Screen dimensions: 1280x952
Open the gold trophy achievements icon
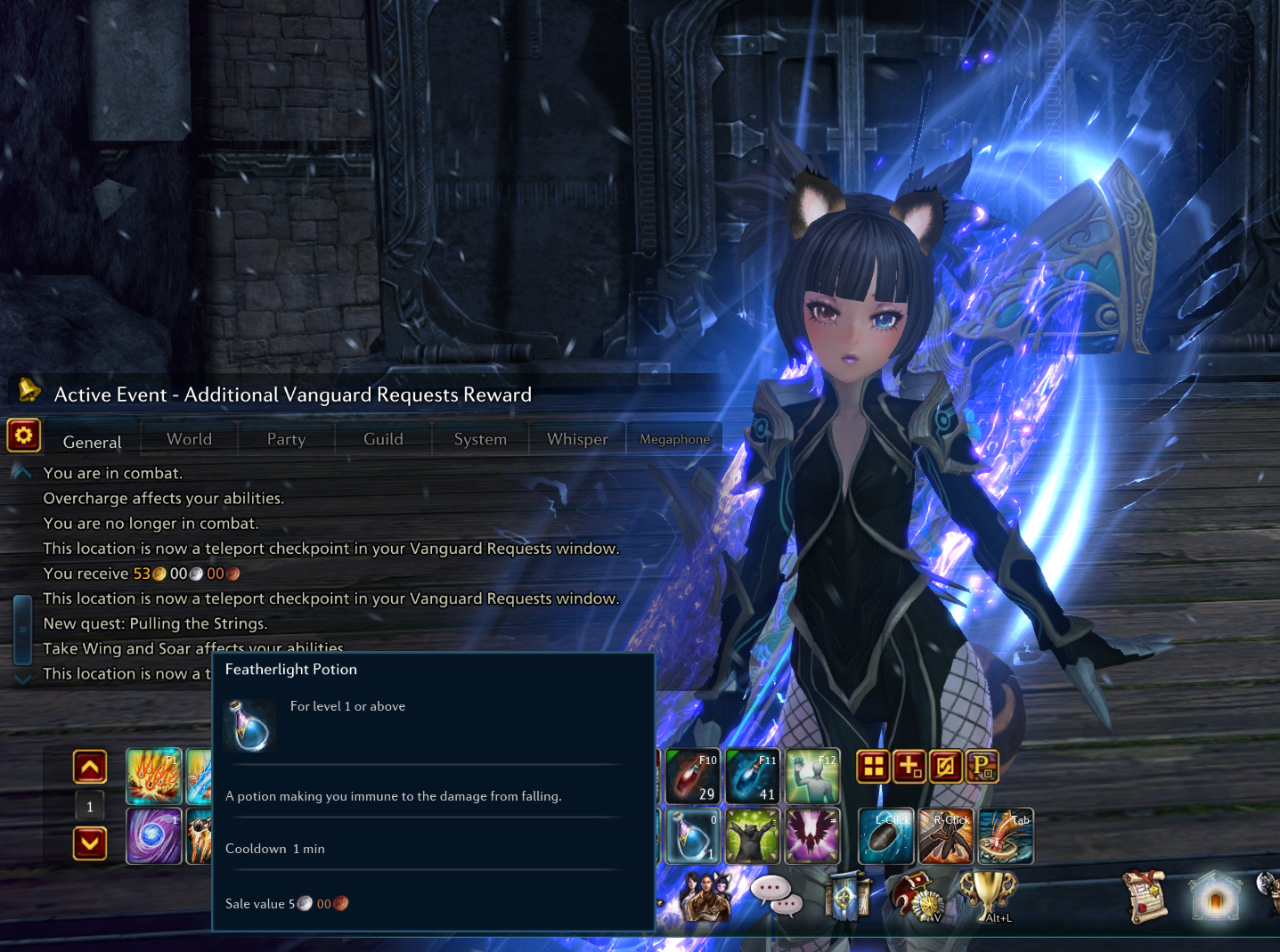coord(989,896)
